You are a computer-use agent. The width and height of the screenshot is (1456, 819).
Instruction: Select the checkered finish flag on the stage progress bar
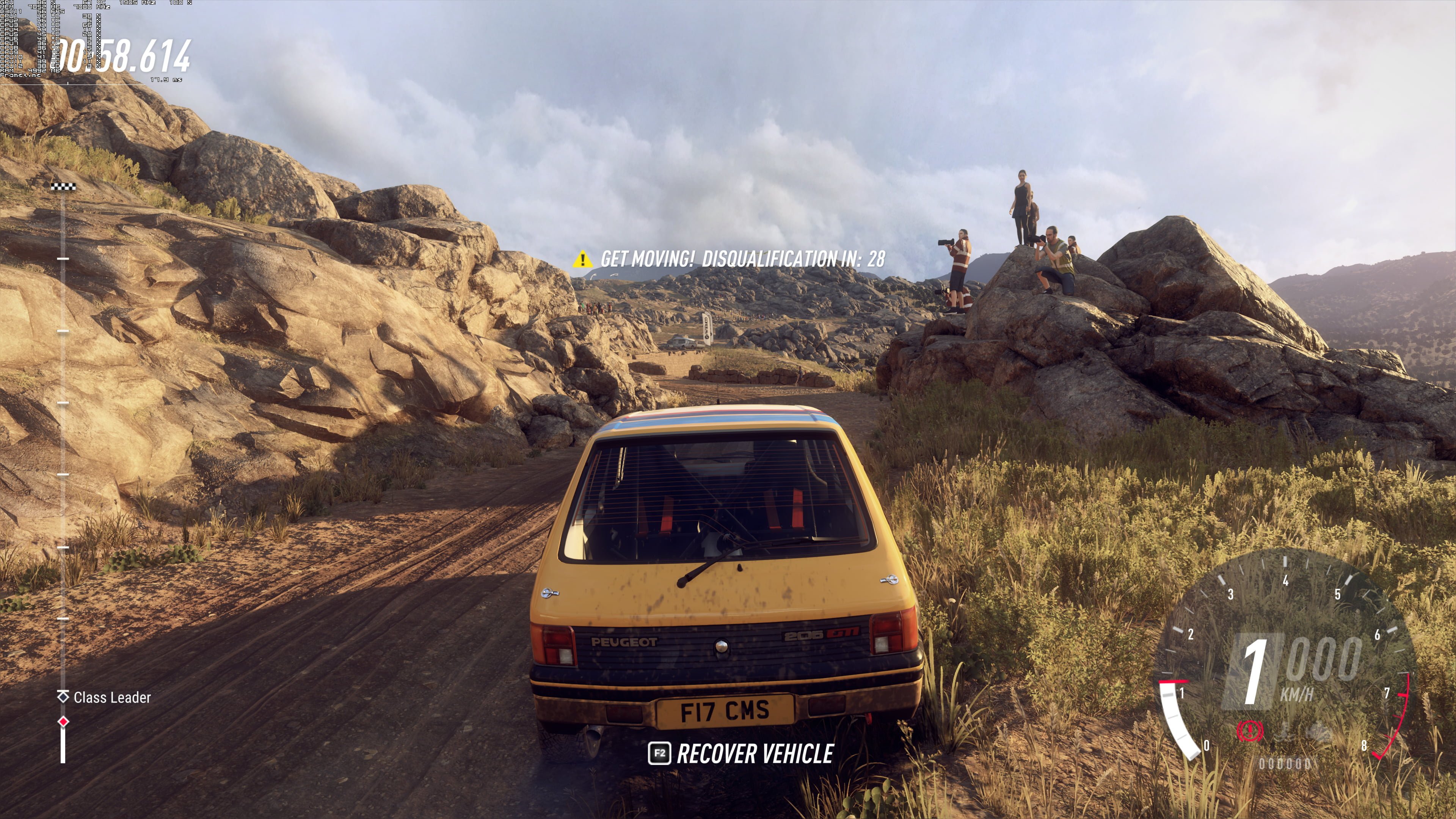[63, 187]
